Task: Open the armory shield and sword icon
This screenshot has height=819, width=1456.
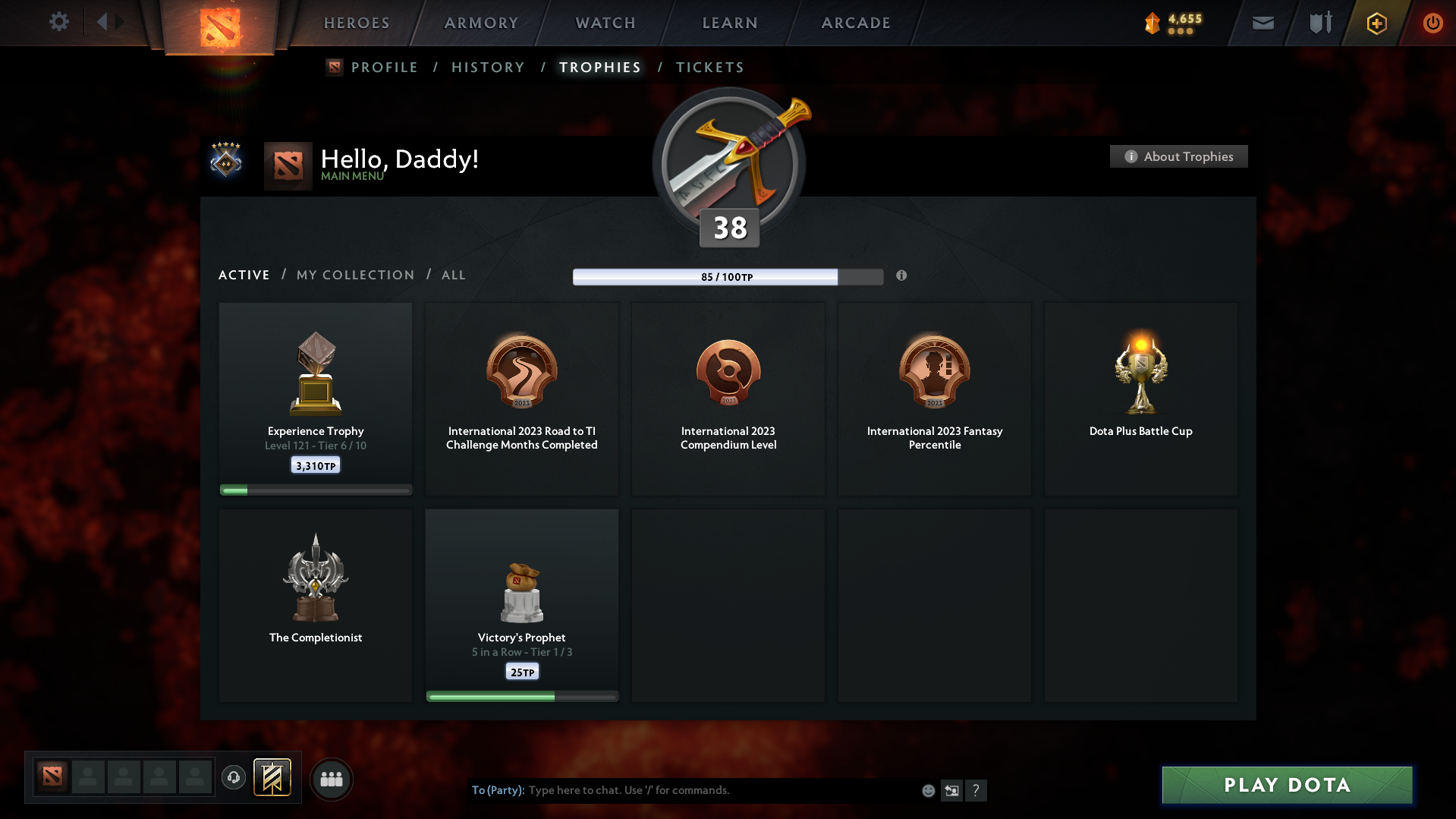Action: click(x=1319, y=23)
